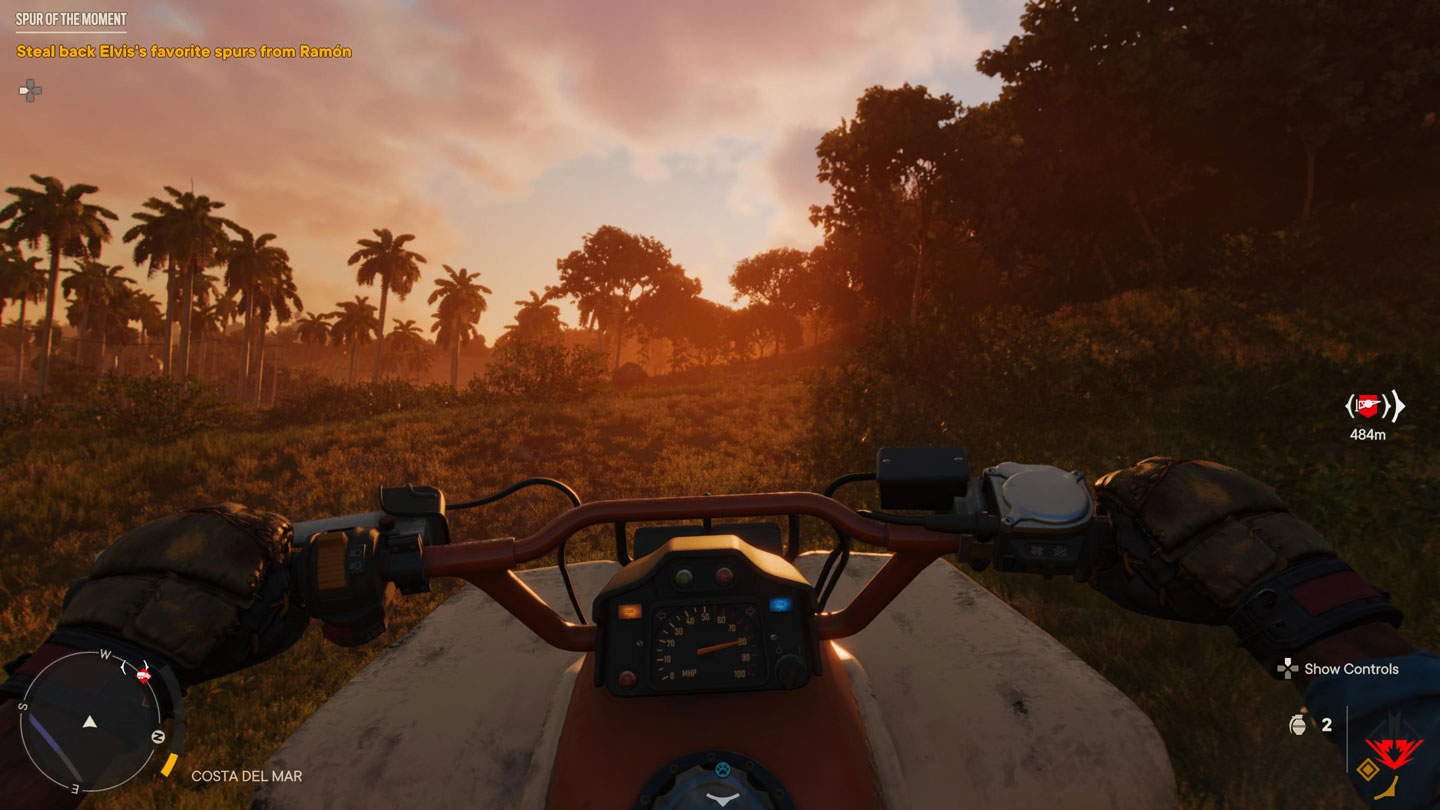
Task: Select the grenade icon
Action: (1298, 725)
